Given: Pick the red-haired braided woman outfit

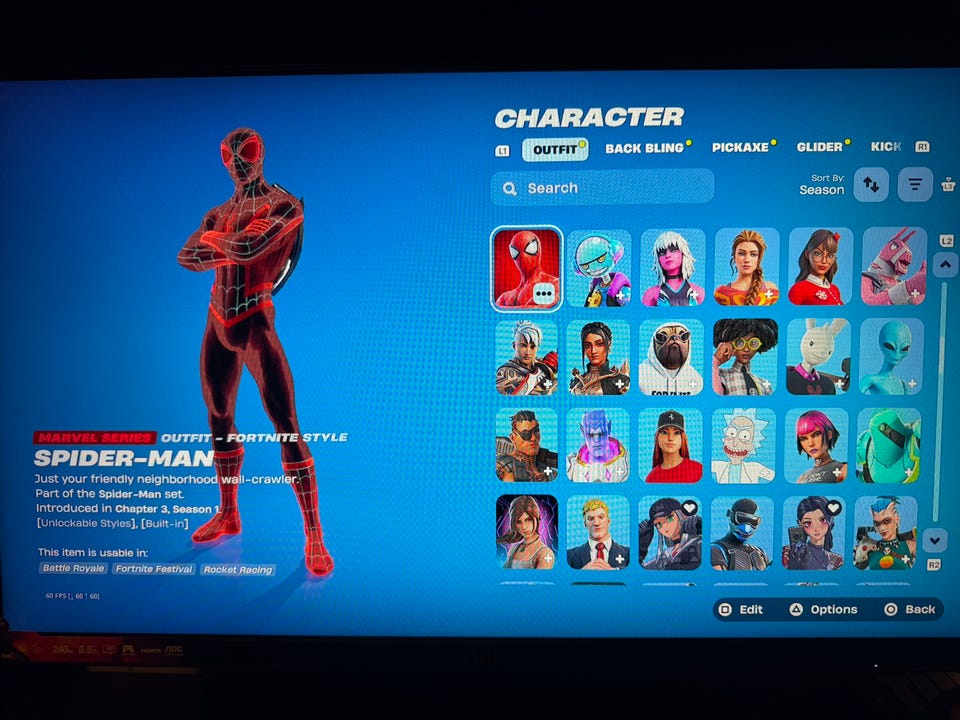Looking at the screenshot, I should 746,266.
